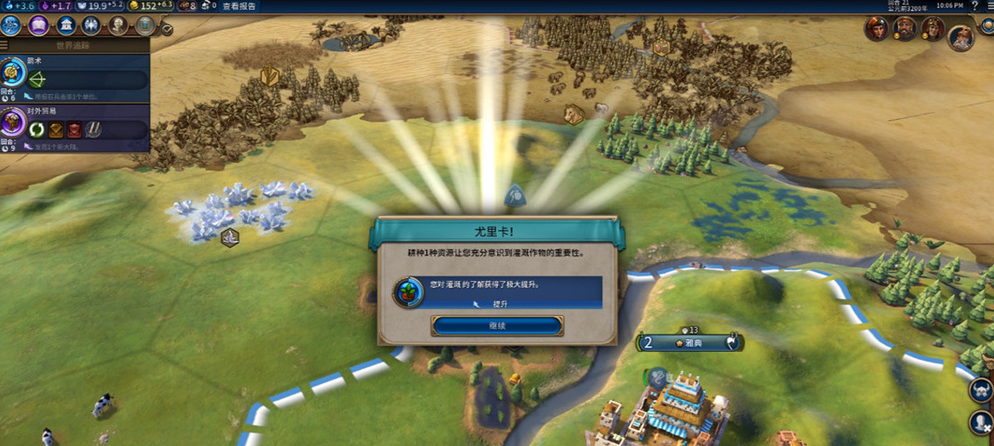Toggle the 世界追踪 tracker header
Screen dimensions: 994x446
[75, 45]
